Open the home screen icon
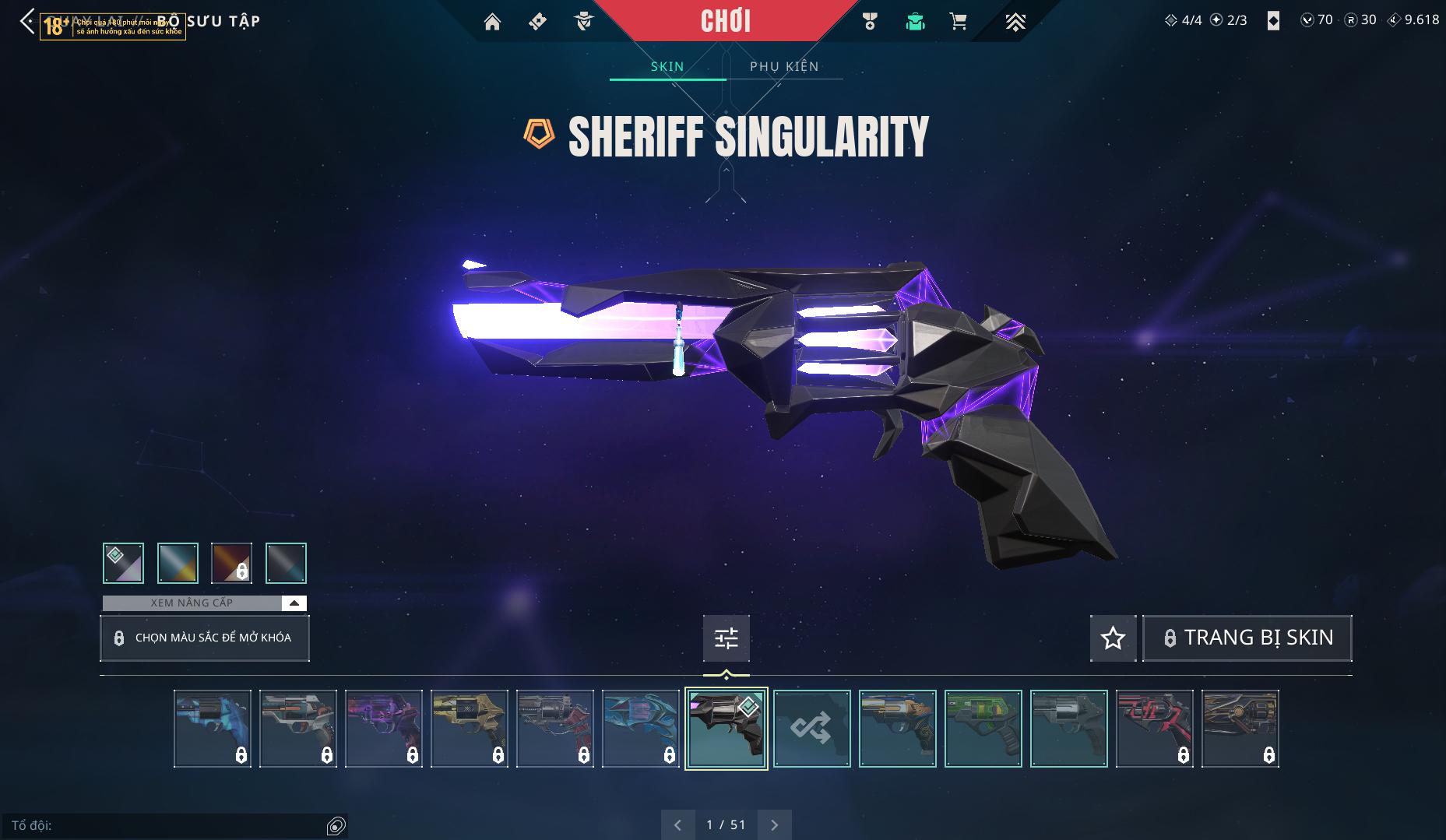The width and height of the screenshot is (1446, 840). coord(492,22)
